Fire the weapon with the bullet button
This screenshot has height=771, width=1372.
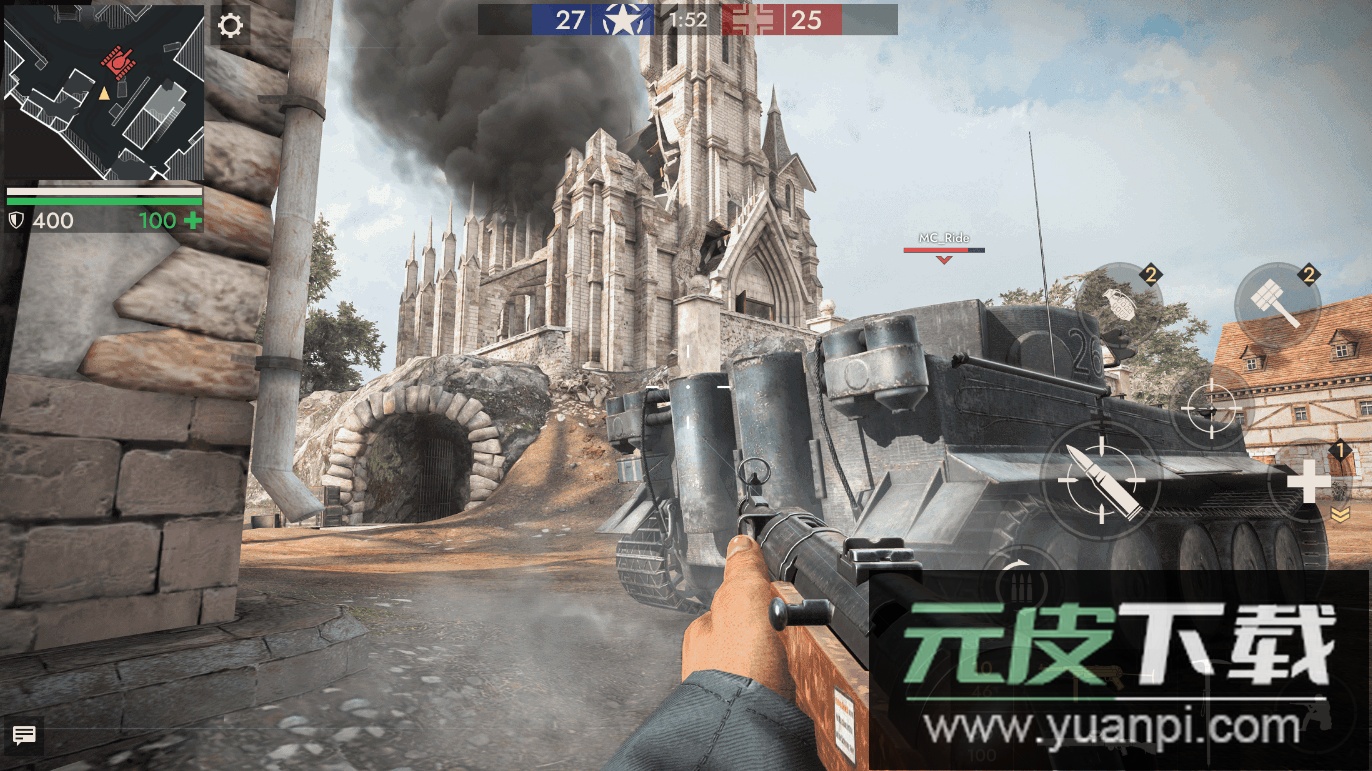(x=1100, y=482)
